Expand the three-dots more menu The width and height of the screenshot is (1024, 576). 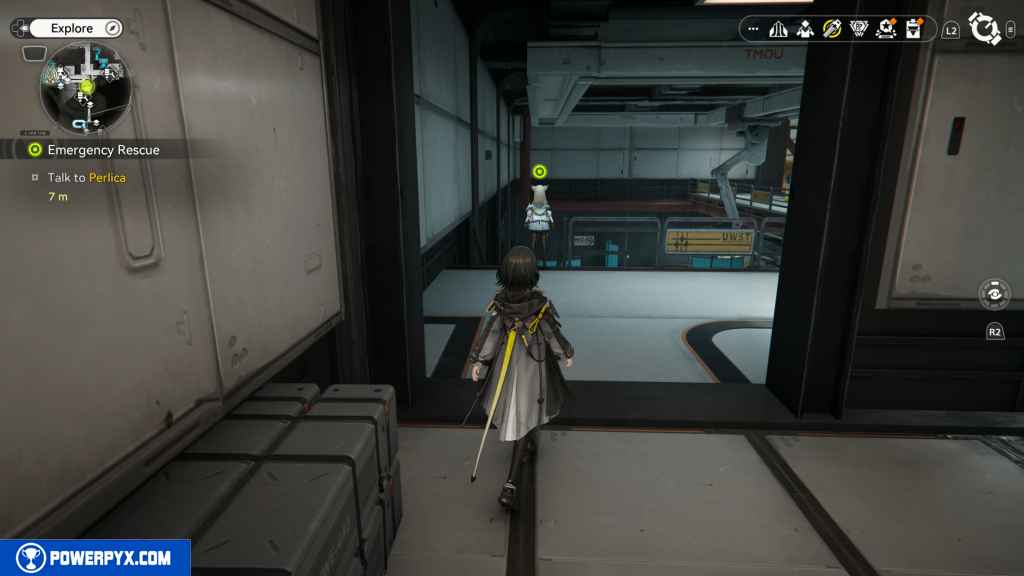point(753,29)
